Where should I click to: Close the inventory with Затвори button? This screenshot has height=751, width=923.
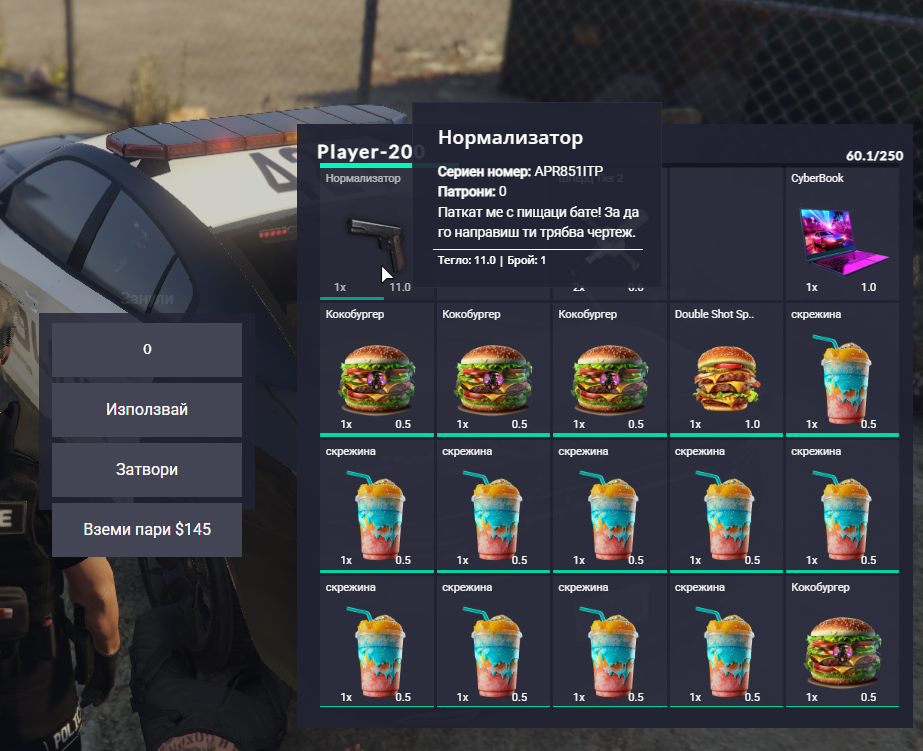coord(147,470)
